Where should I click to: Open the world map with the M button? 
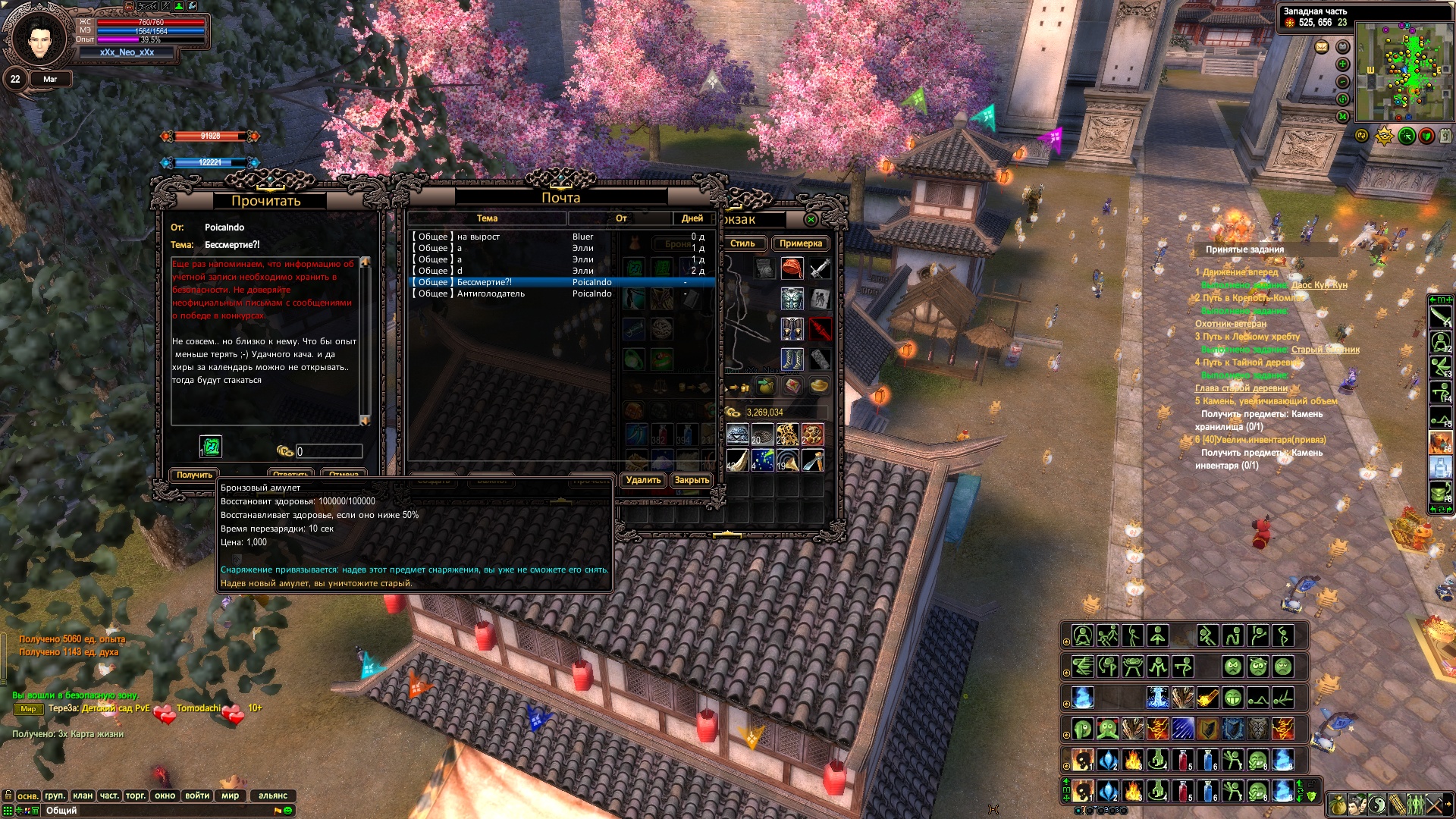pyautogui.click(x=1342, y=116)
